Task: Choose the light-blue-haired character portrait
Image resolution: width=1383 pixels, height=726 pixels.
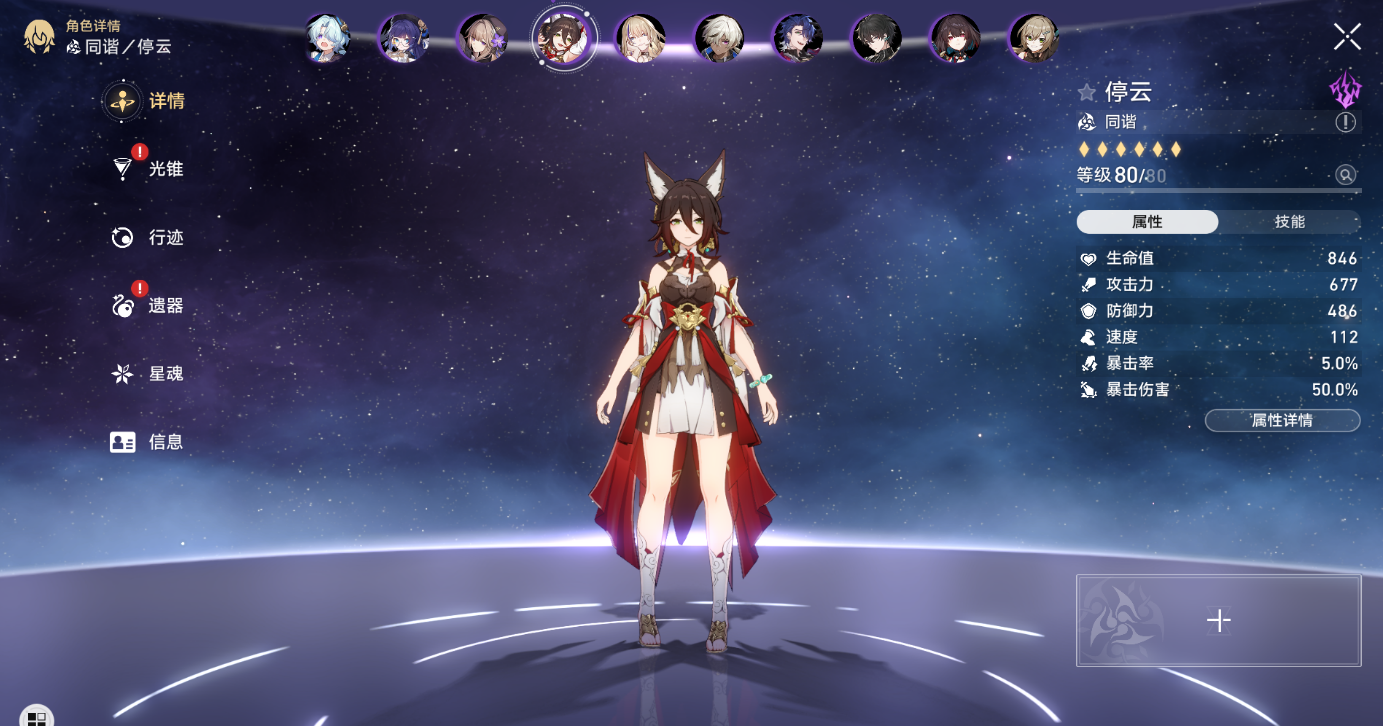Action: tap(327, 38)
